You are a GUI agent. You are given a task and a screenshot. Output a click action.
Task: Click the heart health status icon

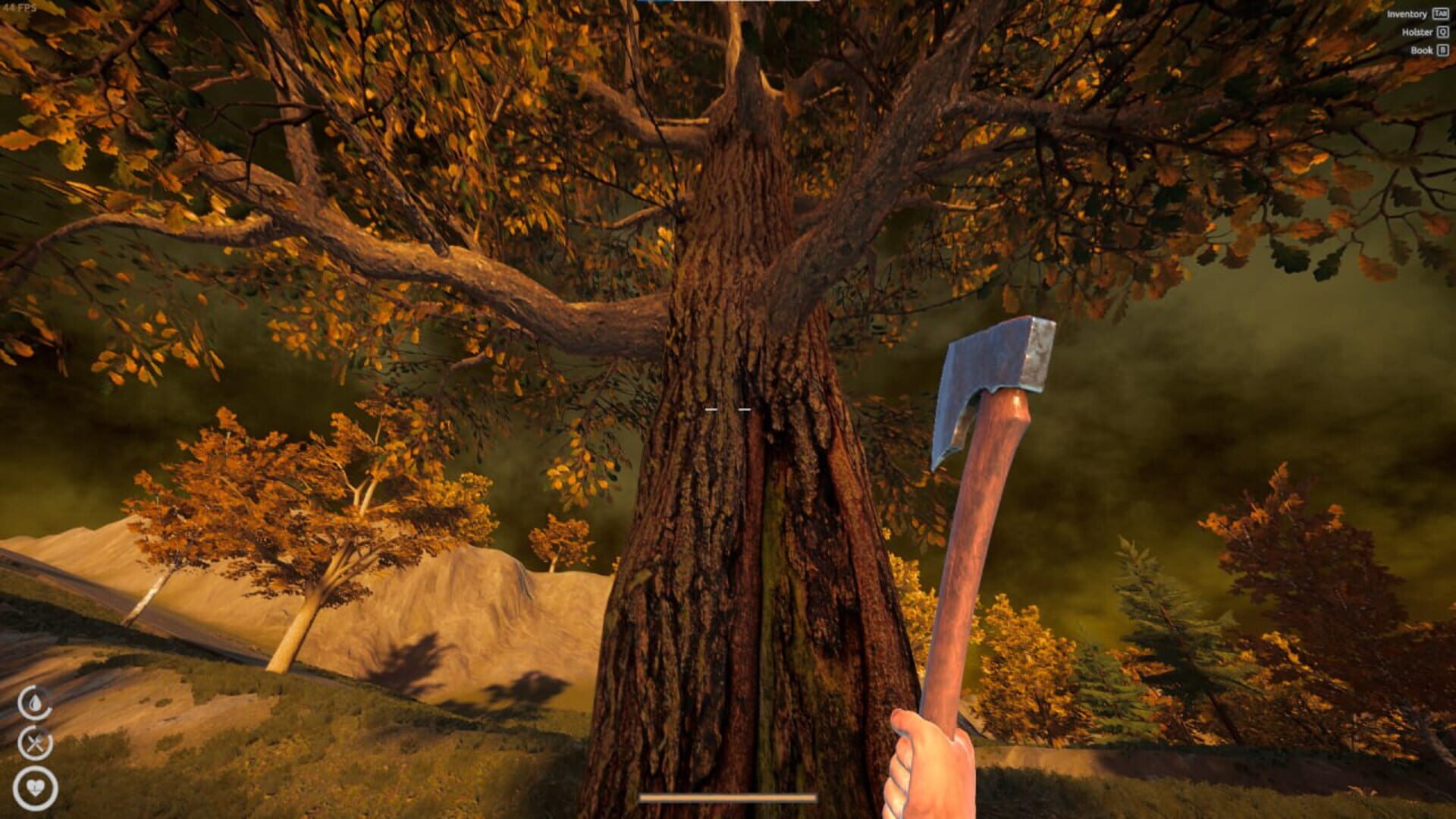pos(35,787)
